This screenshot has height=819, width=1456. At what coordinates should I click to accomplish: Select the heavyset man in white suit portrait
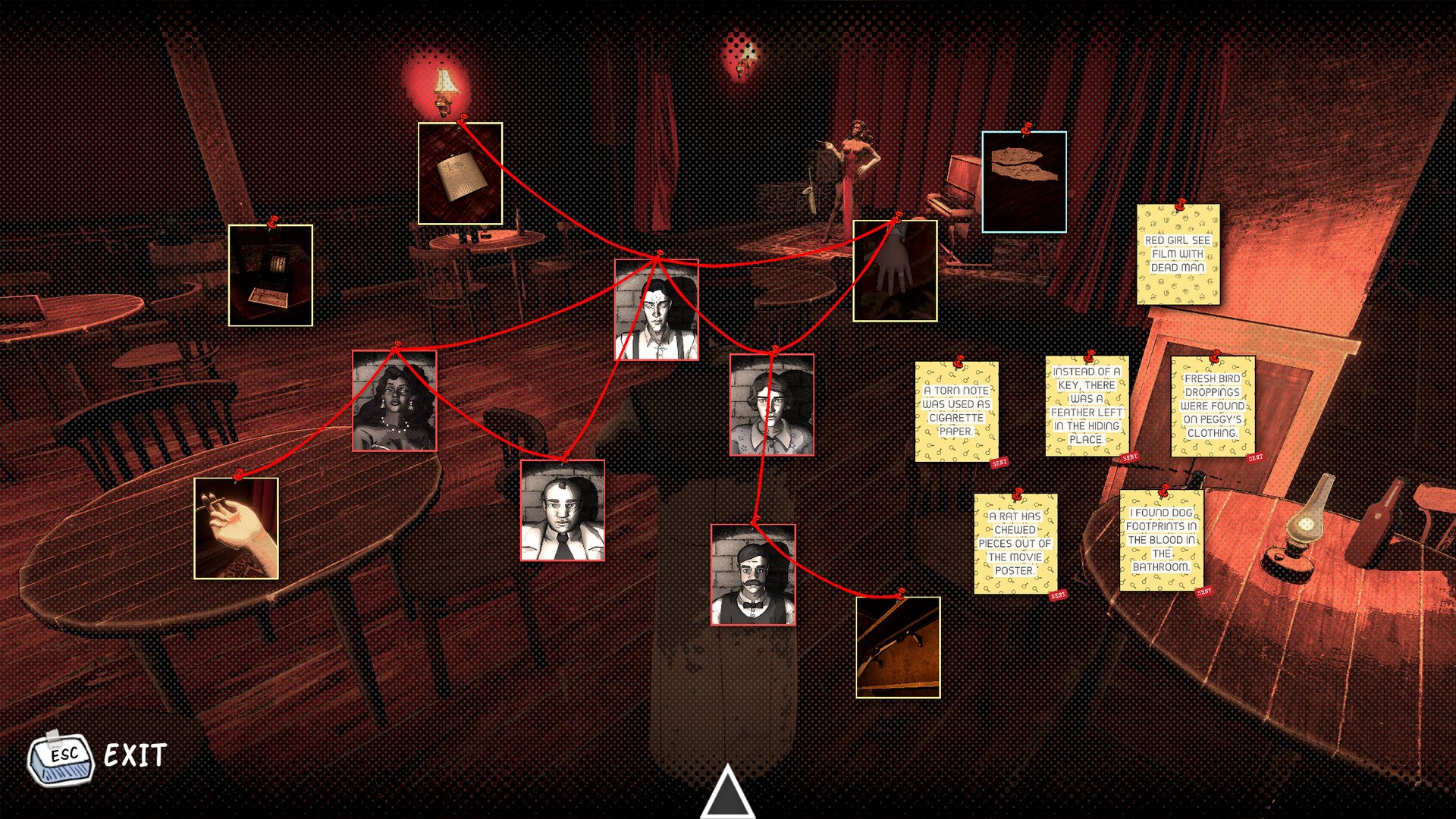pyautogui.click(x=562, y=510)
